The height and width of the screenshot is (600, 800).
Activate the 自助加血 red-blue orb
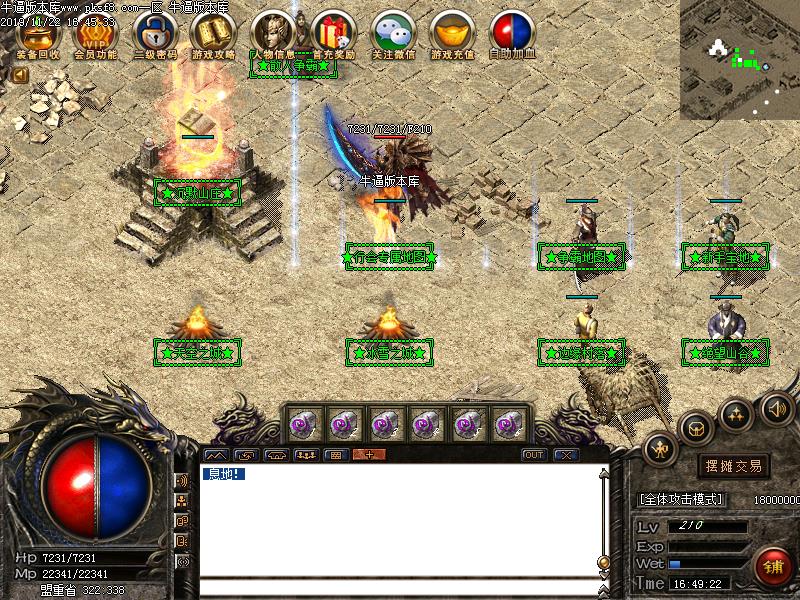511,32
